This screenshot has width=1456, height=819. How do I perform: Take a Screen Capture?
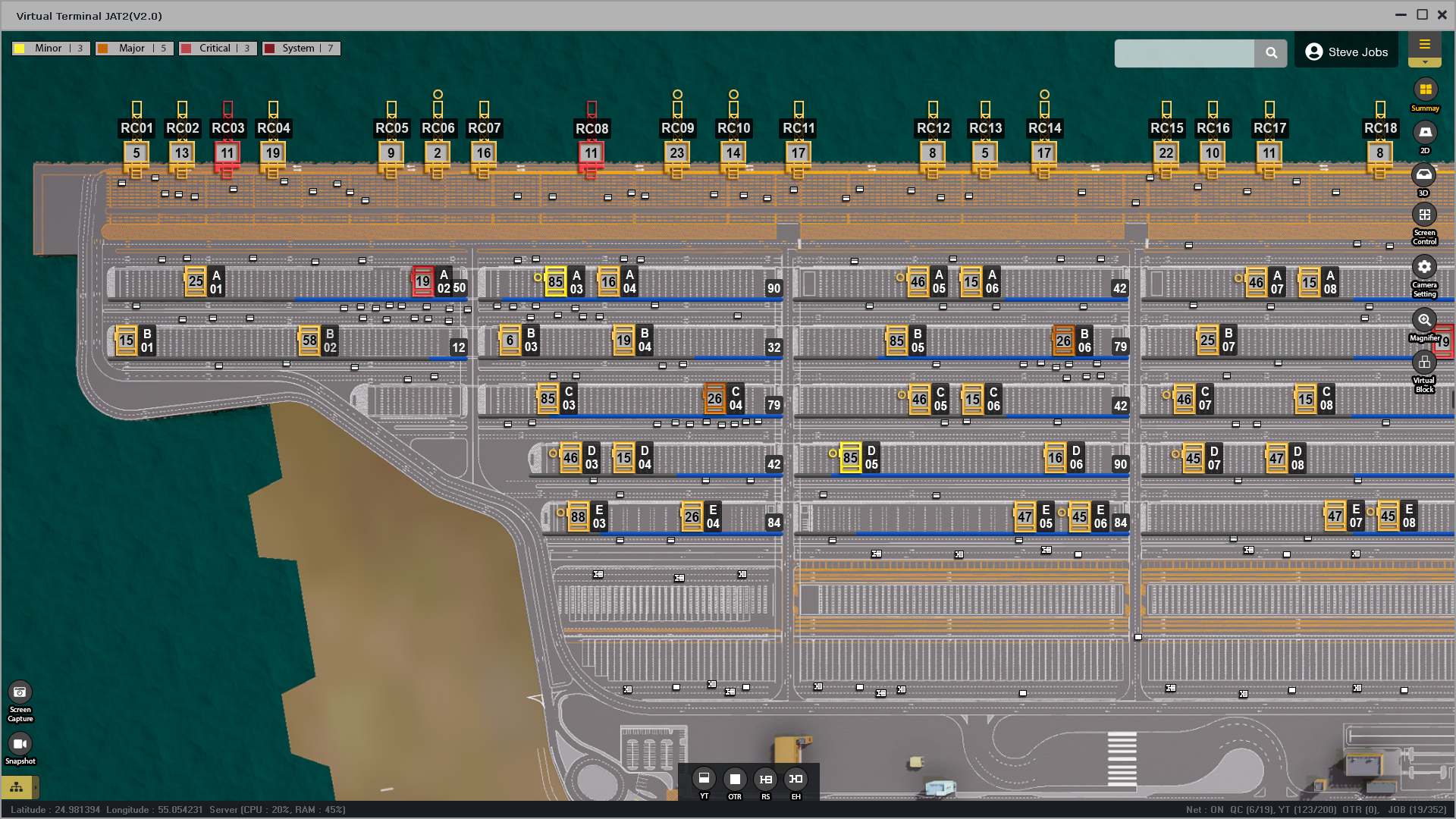tap(20, 692)
